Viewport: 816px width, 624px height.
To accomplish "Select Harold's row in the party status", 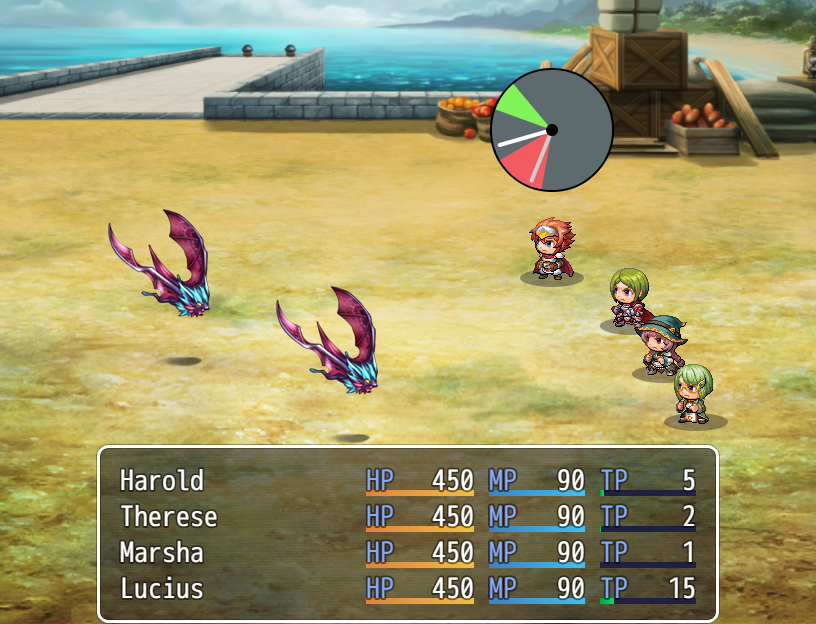I will tap(407, 481).
